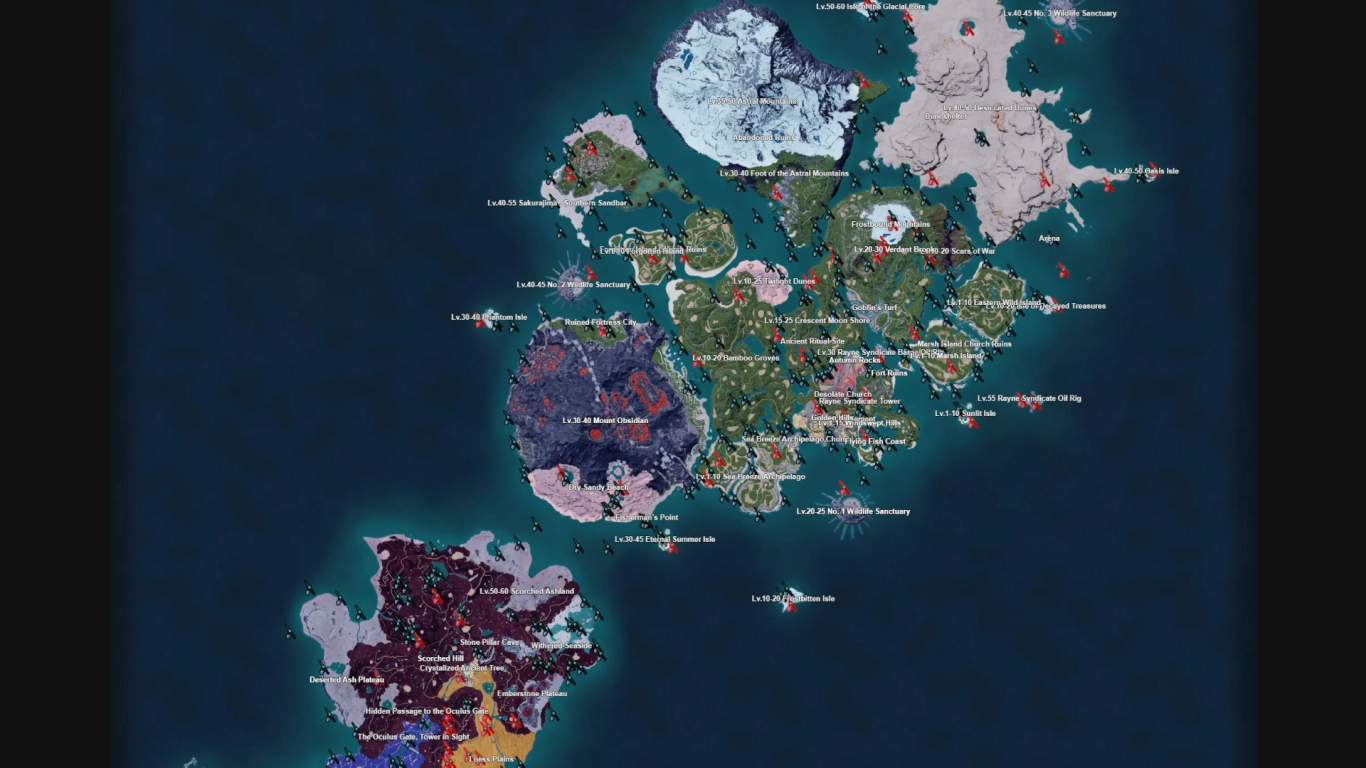Click the Arena location label
The width and height of the screenshot is (1366, 768).
pos(1051,238)
